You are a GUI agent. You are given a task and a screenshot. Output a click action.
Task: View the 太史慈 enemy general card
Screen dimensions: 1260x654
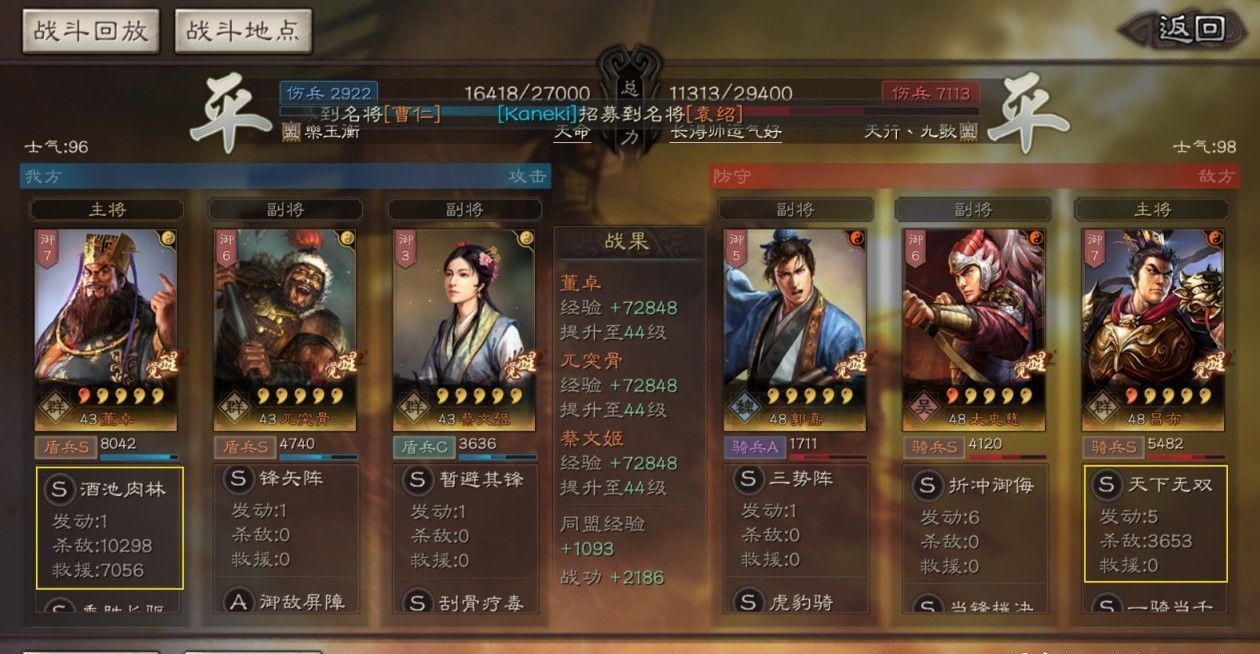[973, 327]
